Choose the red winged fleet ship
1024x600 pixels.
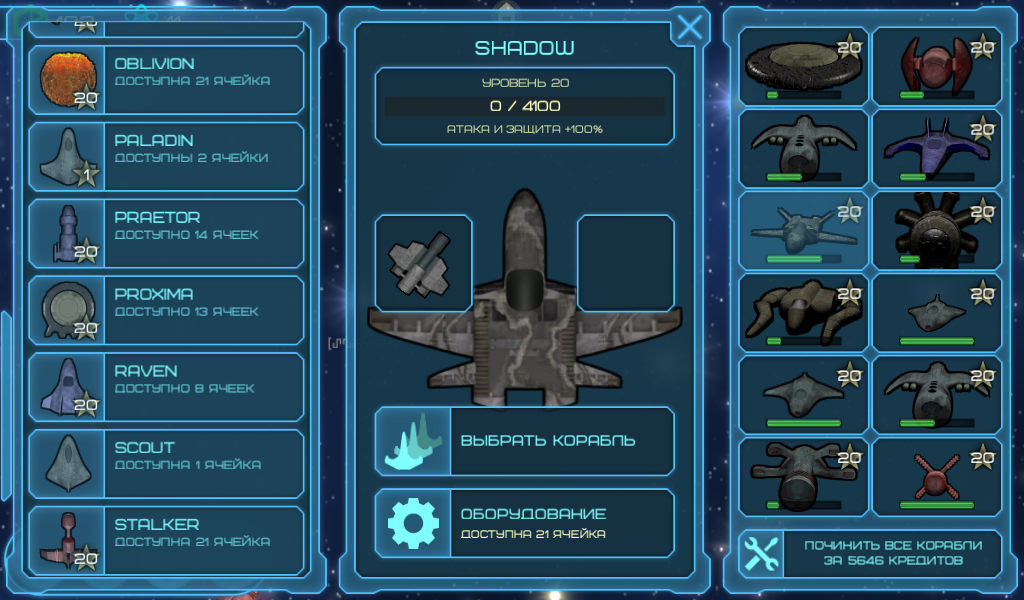tap(936, 66)
